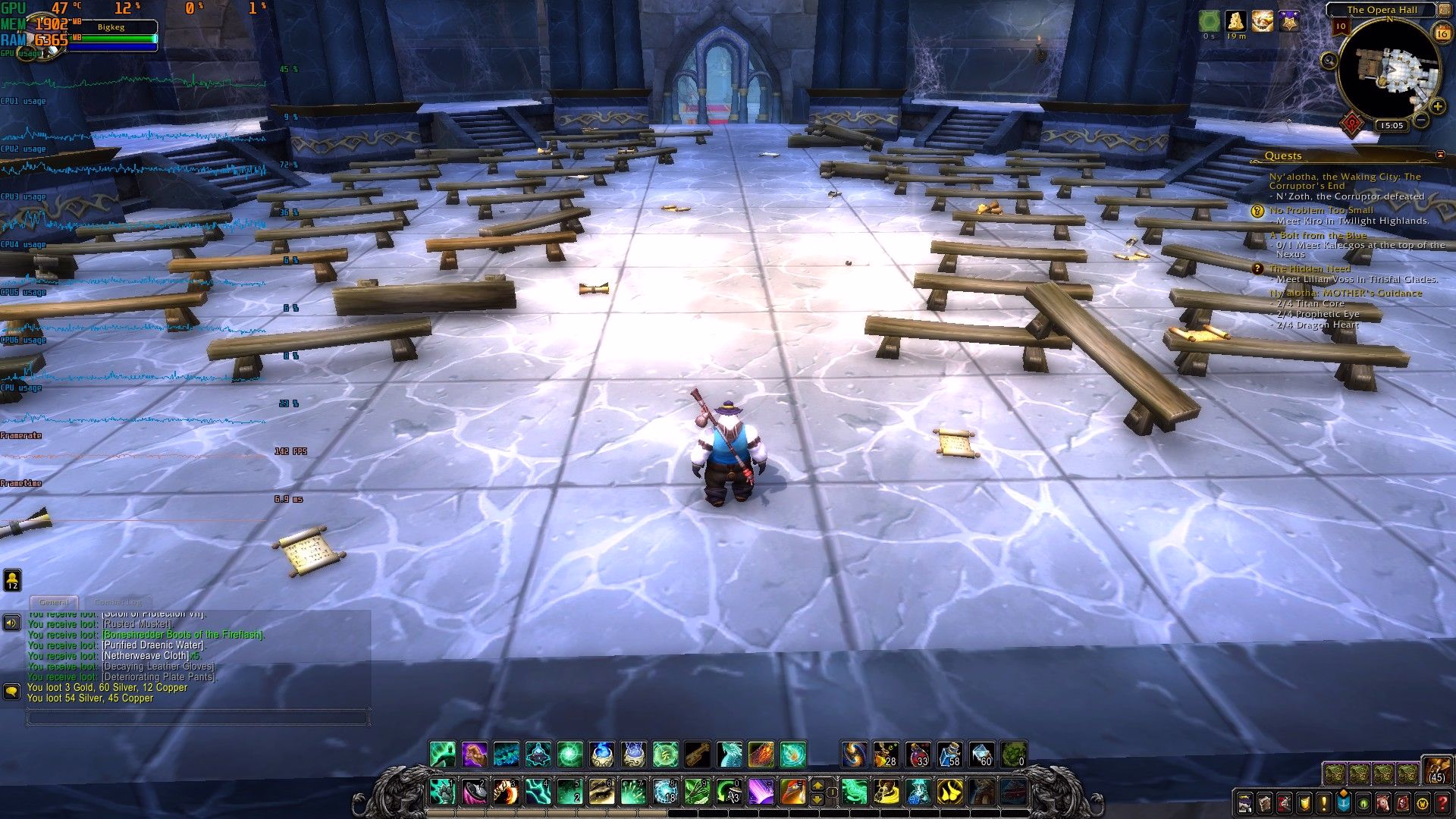Select the No Problem Too Small quest

[1321, 210]
